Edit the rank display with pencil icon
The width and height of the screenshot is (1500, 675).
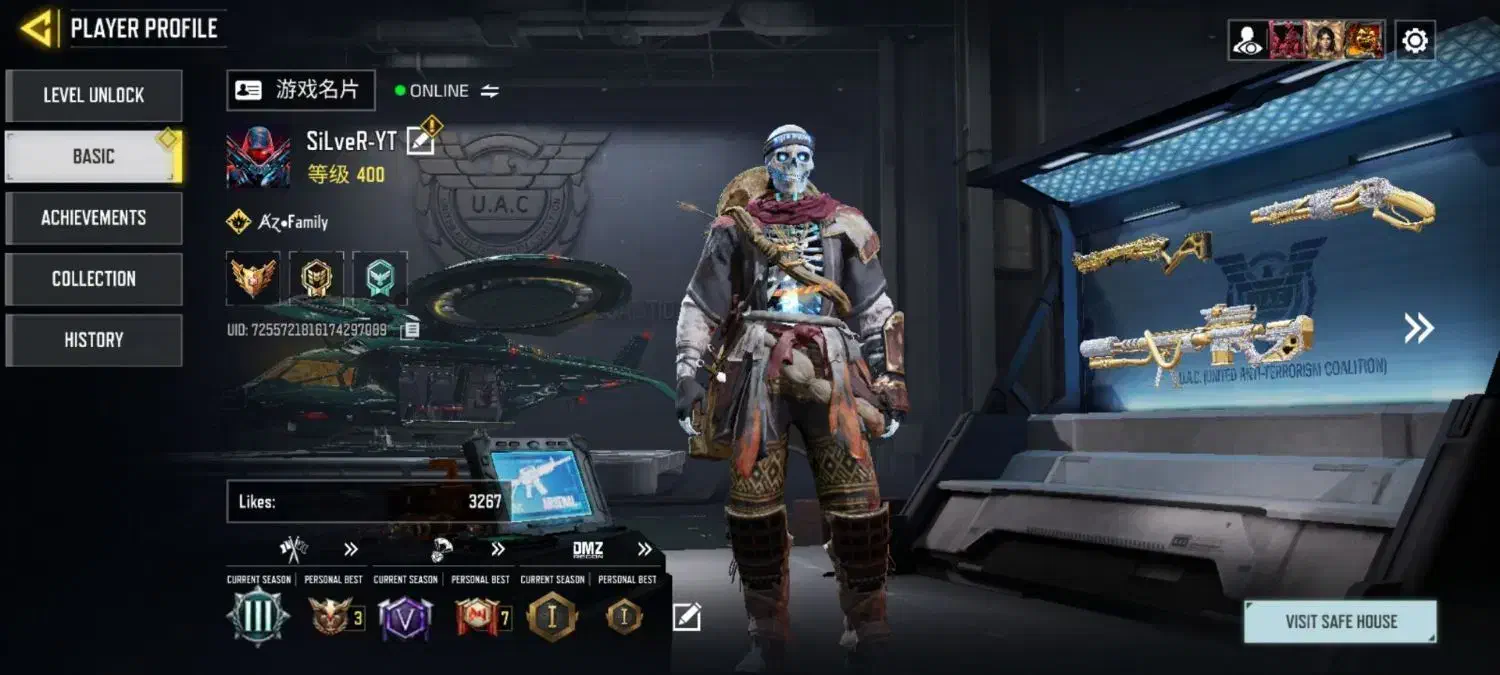(686, 617)
